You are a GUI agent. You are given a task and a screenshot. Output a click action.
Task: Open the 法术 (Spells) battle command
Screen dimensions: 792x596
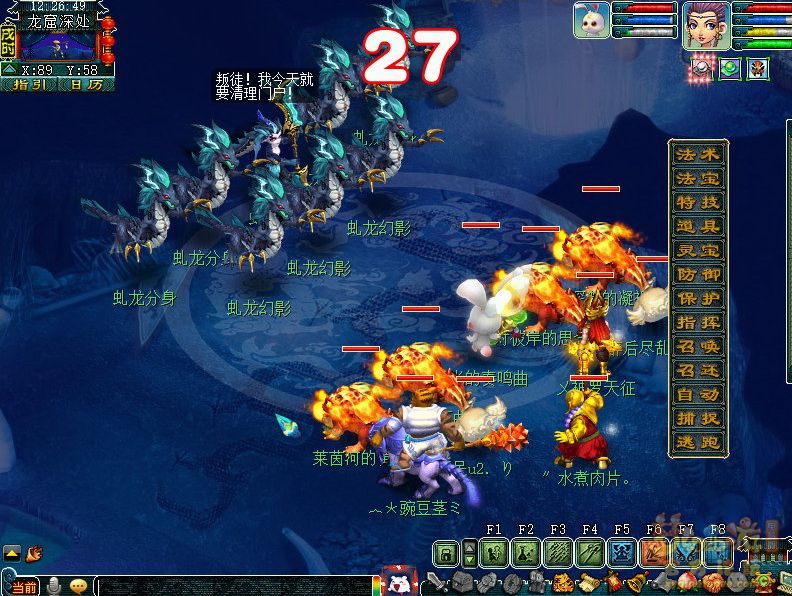coord(698,155)
